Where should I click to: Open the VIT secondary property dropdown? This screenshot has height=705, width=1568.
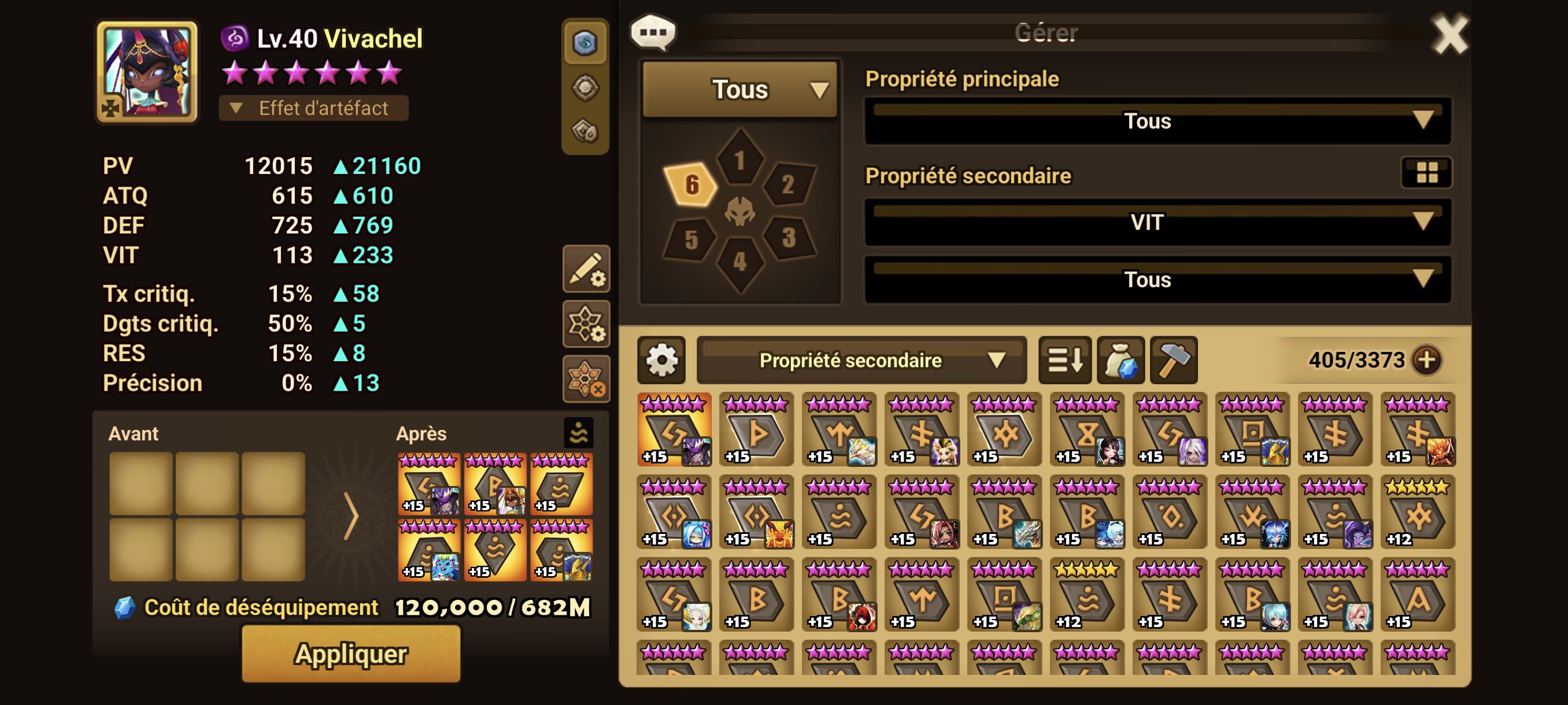click(x=1157, y=222)
